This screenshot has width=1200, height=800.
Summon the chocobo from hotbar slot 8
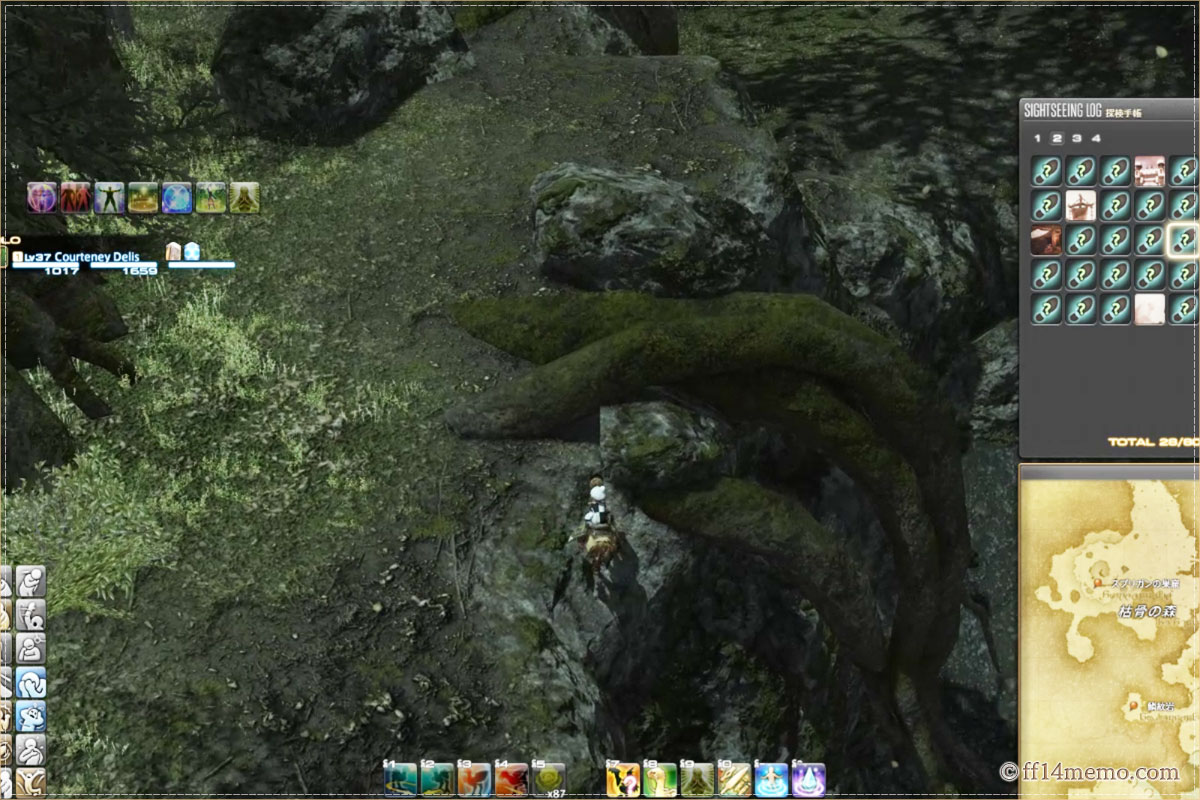(660, 778)
